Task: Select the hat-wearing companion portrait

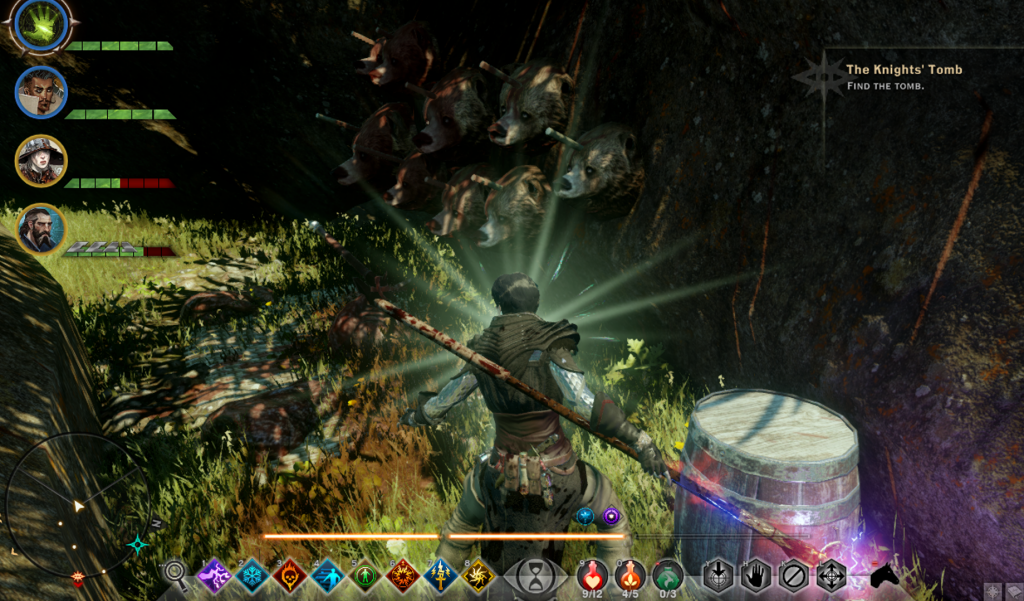Action: click(x=41, y=160)
